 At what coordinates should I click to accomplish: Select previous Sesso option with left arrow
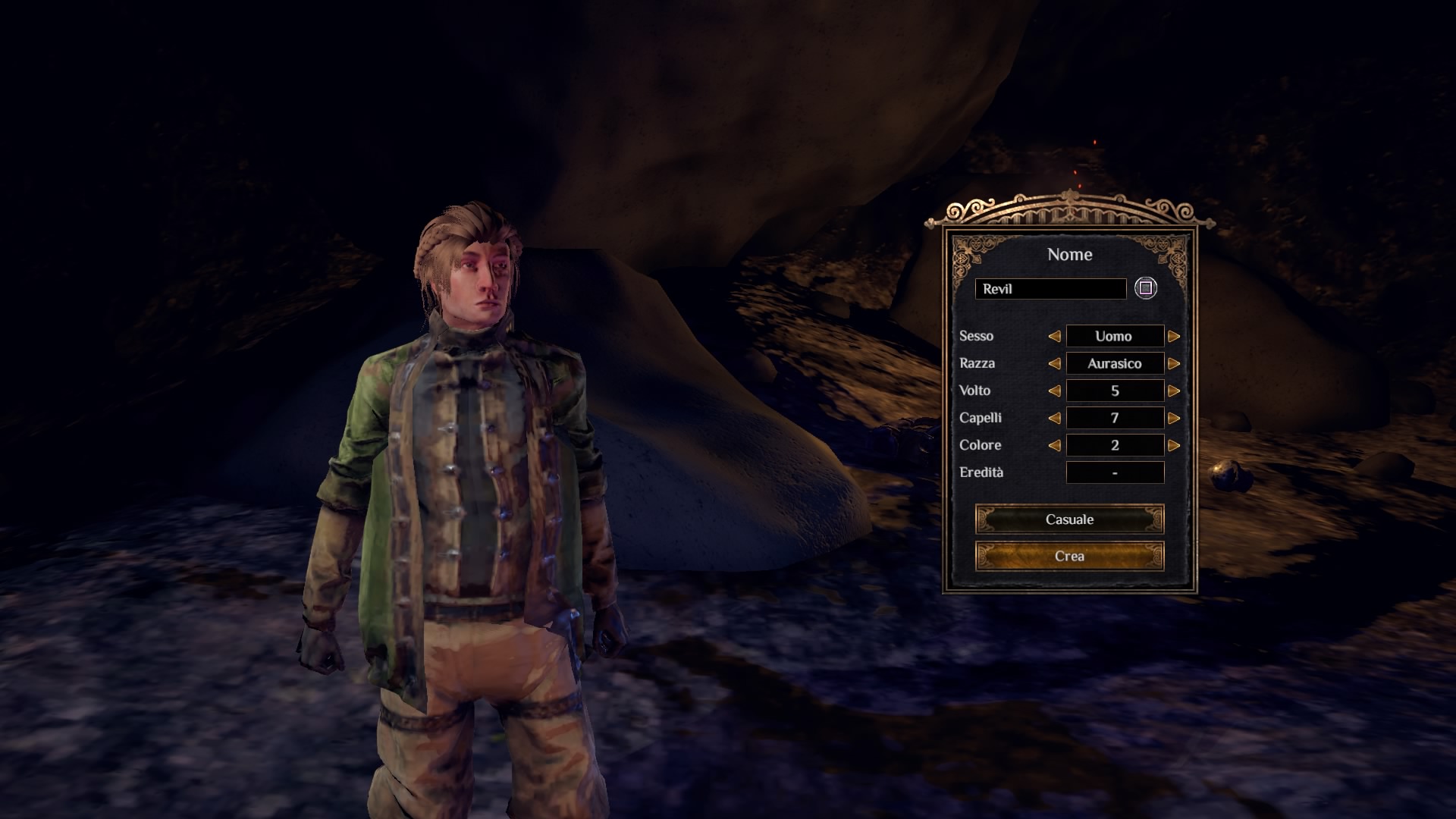1054,336
